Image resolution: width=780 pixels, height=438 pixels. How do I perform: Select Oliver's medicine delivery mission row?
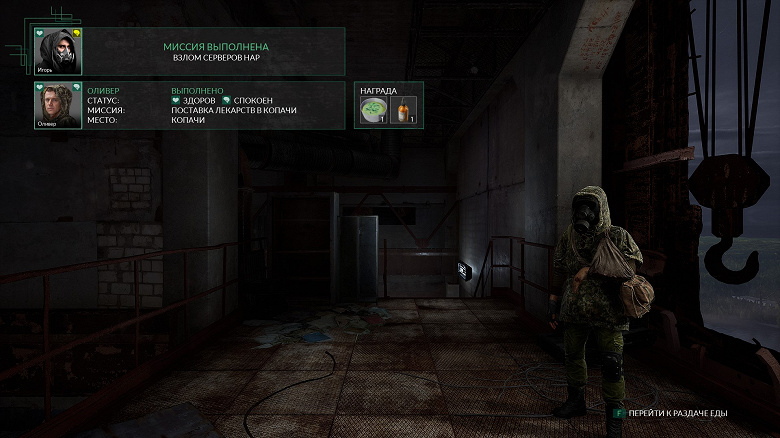tap(234, 110)
